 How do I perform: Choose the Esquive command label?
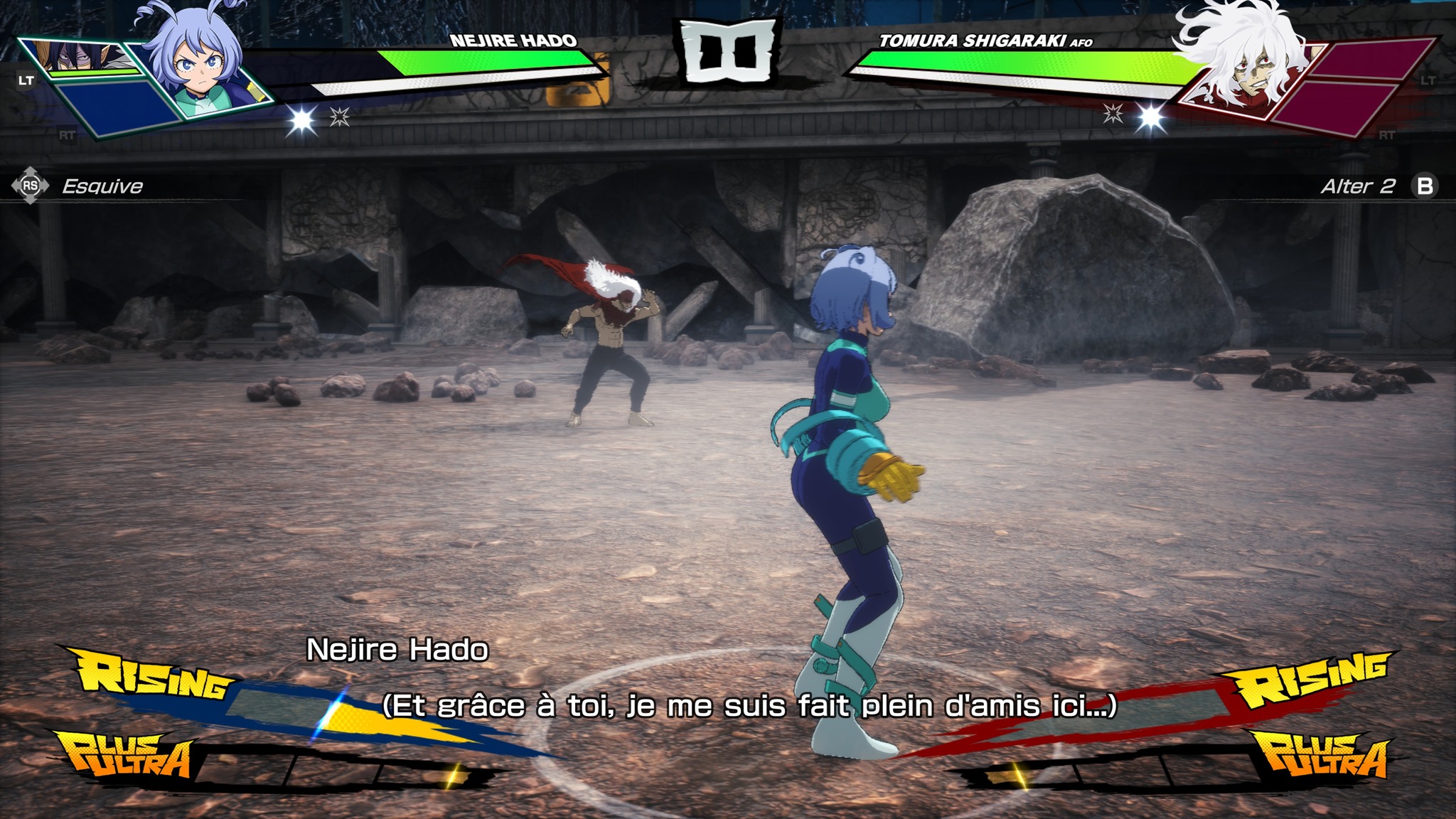click(102, 186)
